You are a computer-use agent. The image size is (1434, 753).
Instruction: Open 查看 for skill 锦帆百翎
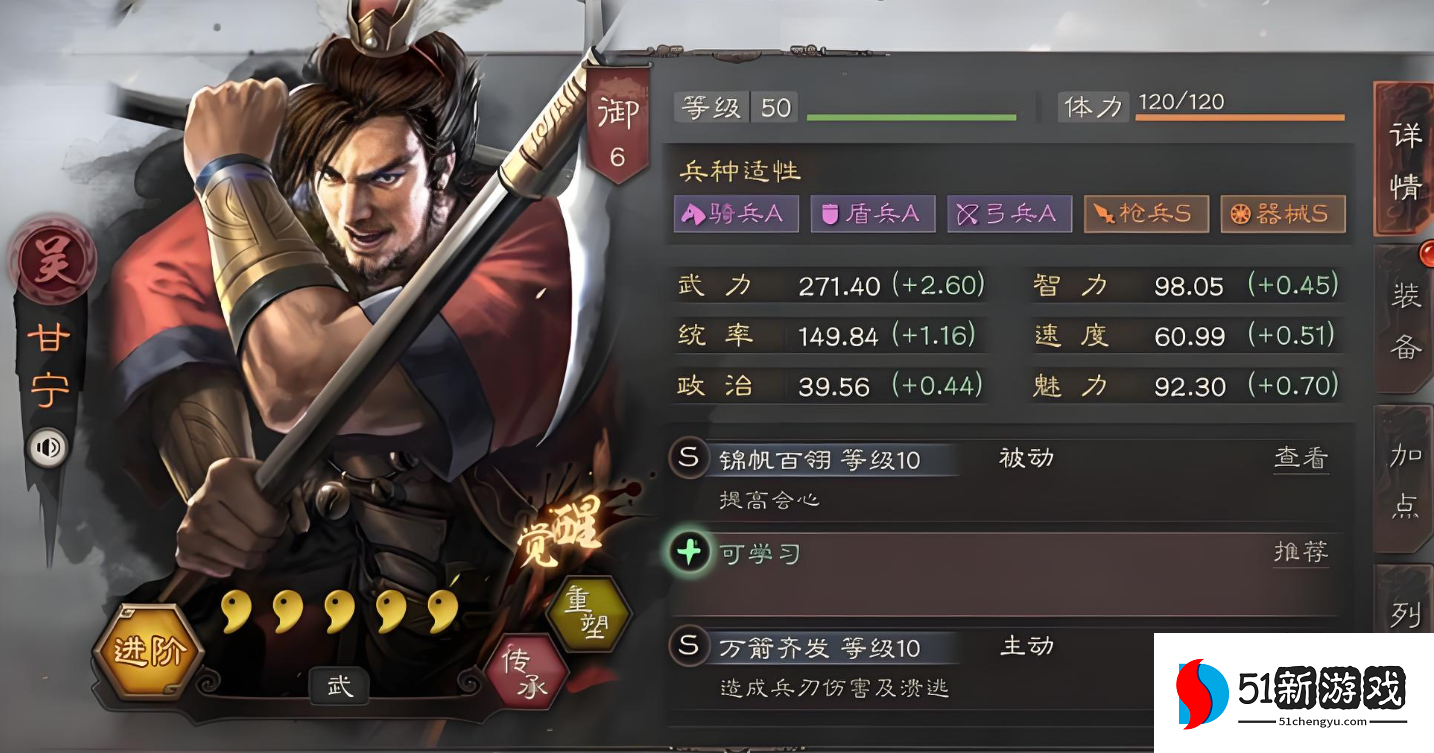click(x=1301, y=457)
